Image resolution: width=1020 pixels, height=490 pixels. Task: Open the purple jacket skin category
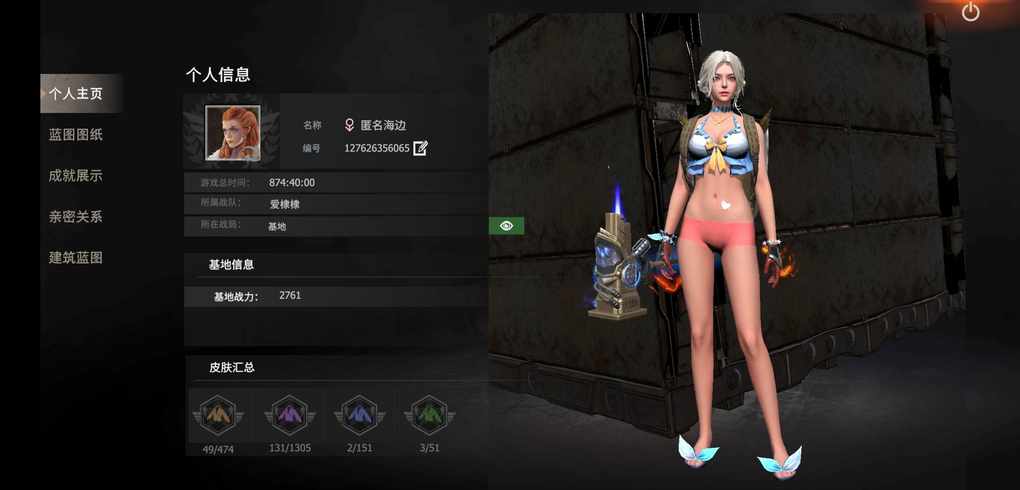pos(290,415)
